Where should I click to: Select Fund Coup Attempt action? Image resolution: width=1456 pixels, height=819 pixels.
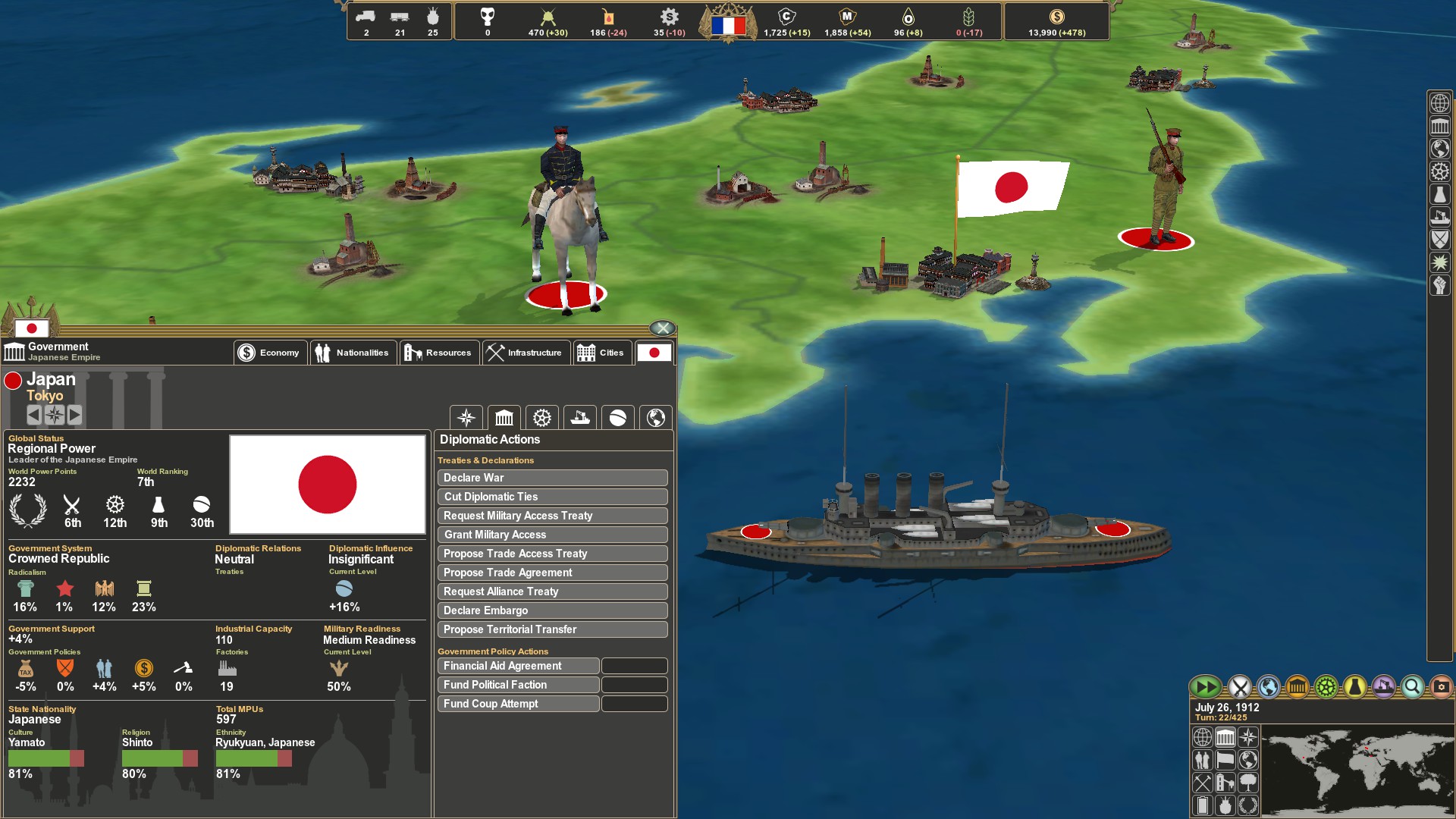(x=518, y=704)
